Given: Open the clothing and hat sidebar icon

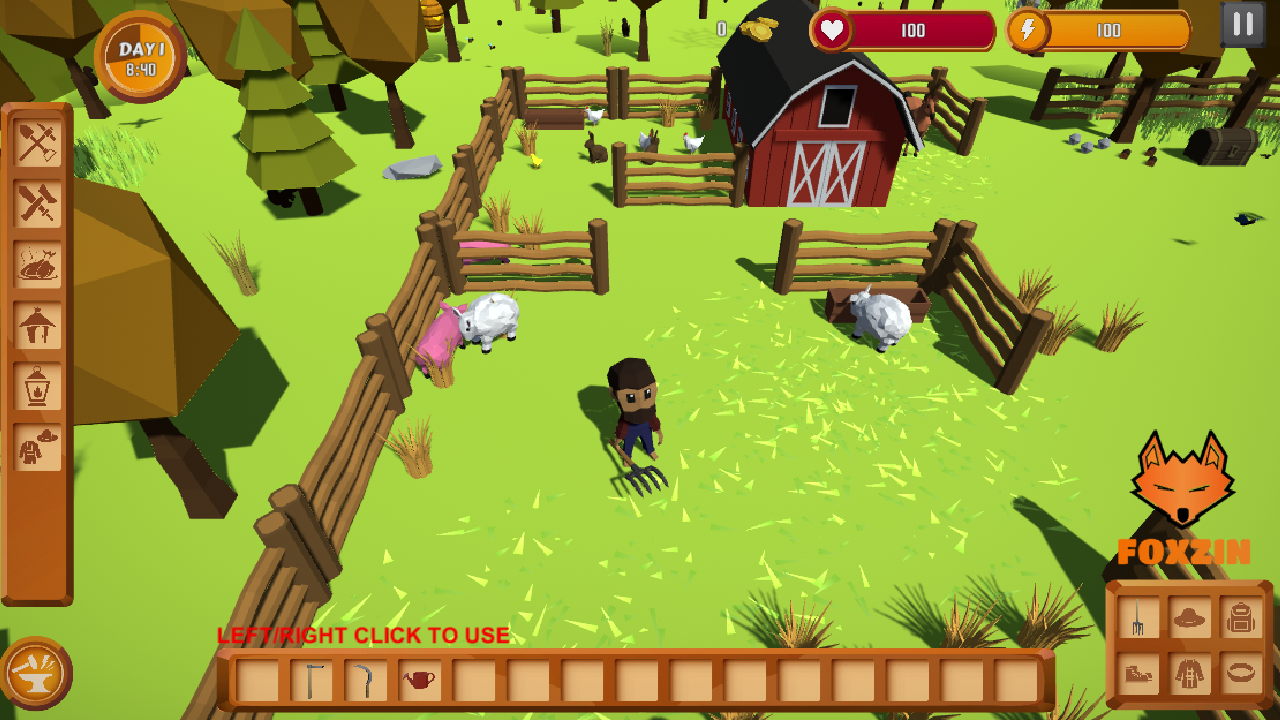Looking at the screenshot, I should [x=38, y=445].
